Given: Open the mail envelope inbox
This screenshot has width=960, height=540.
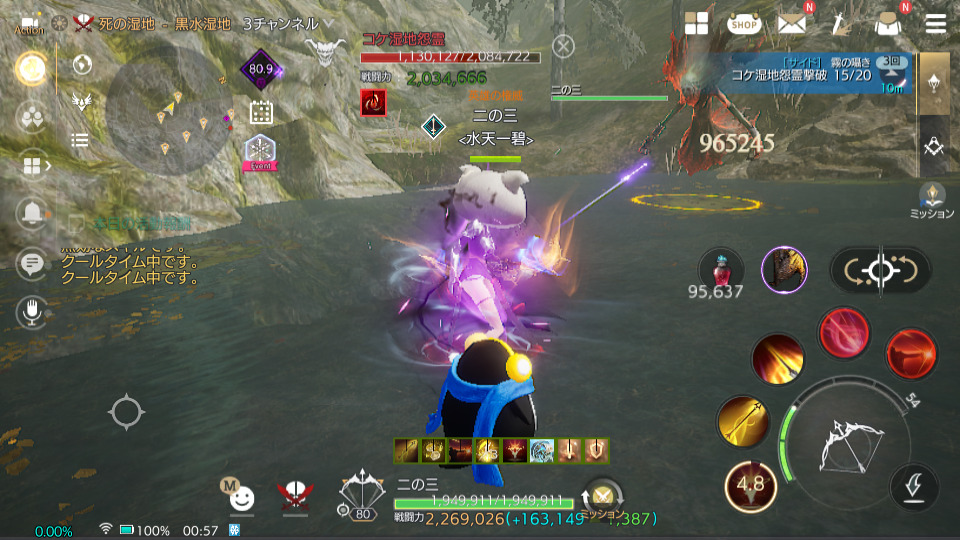Looking at the screenshot, I should (x=792, y=24).
